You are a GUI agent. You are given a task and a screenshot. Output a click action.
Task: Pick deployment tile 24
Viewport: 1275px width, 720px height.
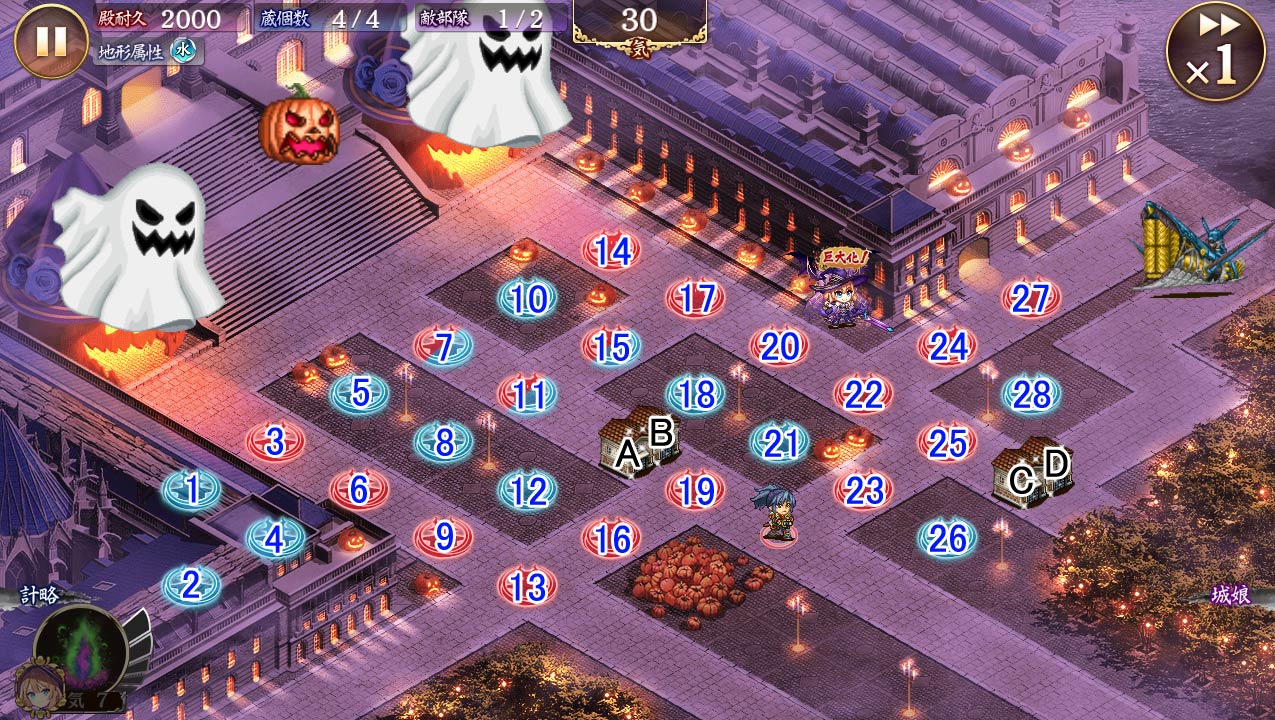(x=947, y=347)
